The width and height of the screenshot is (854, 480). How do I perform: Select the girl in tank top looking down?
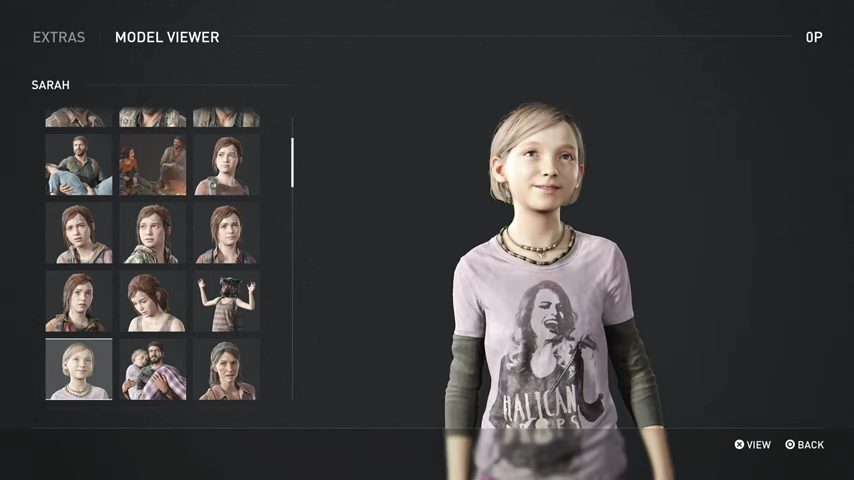pyautogui.click(x=153, y=301)
